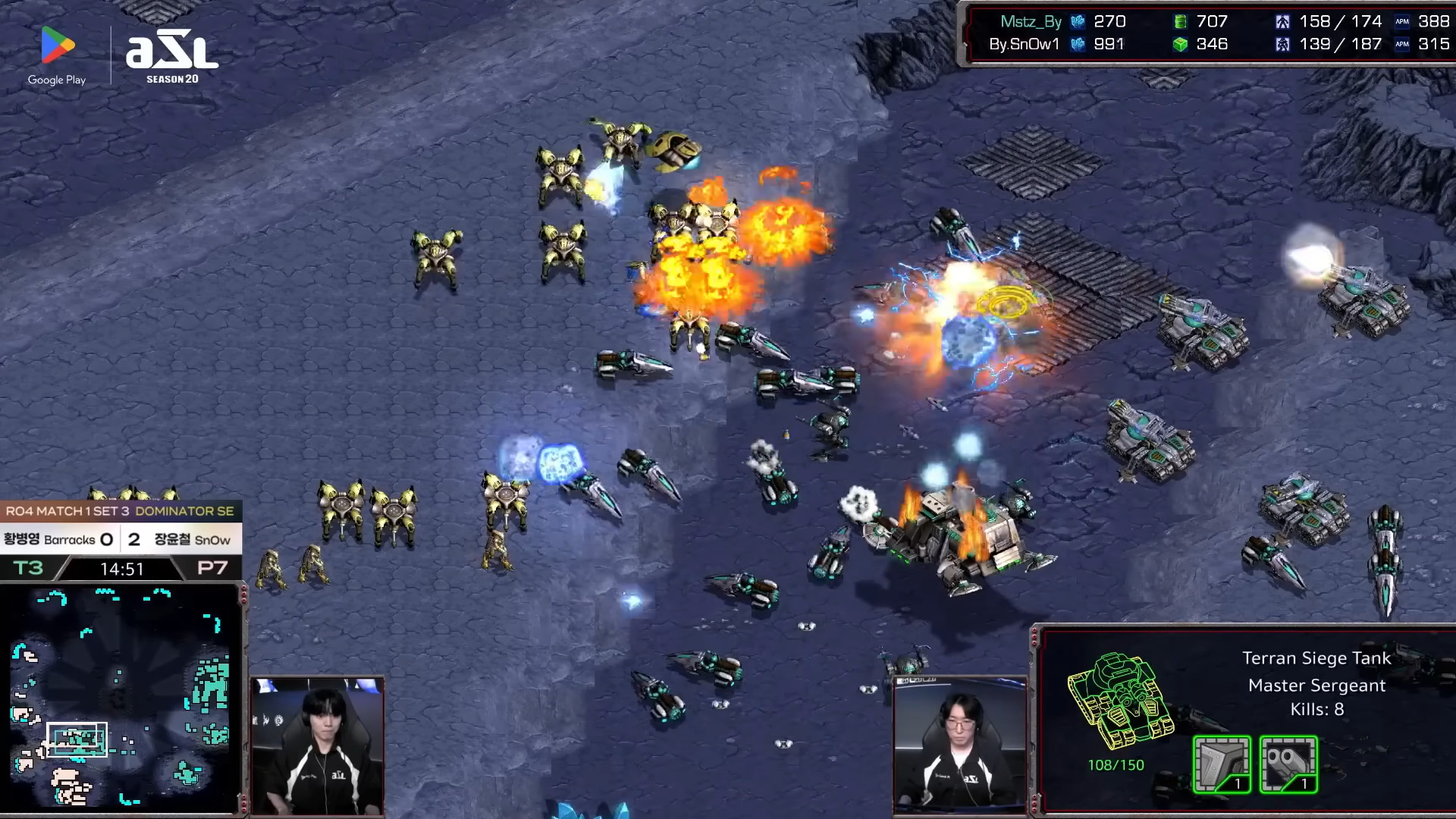
Task: Open the left player's webcam feed
Action: click(x=317, y=746)
